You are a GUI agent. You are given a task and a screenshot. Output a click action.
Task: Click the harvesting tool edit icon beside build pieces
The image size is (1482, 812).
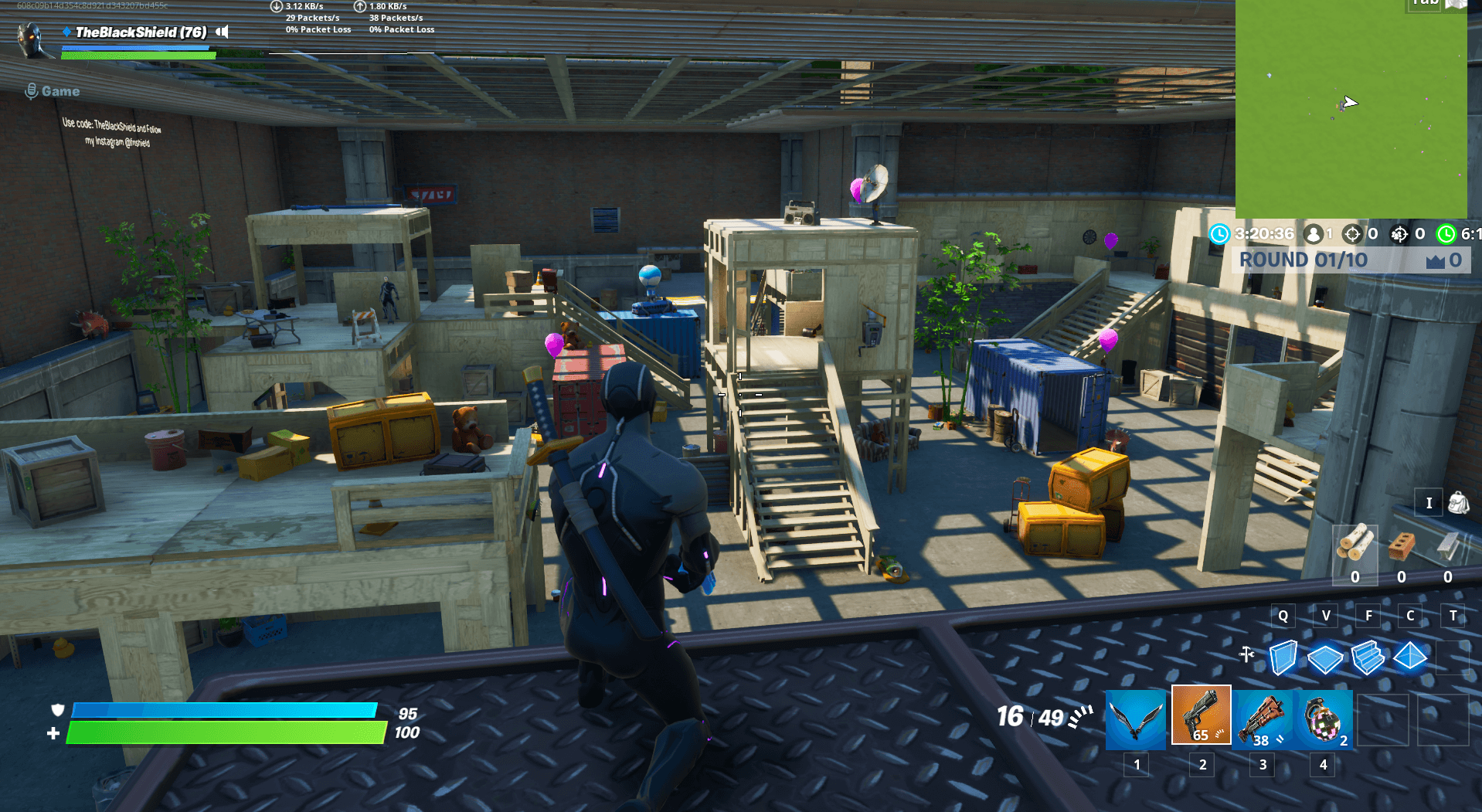coord(1247,653)
